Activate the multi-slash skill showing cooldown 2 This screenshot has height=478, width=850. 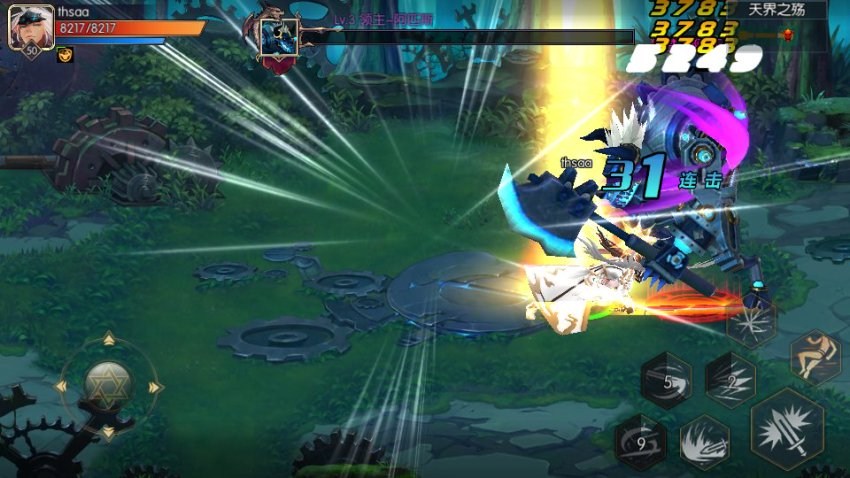pos(730,380)
